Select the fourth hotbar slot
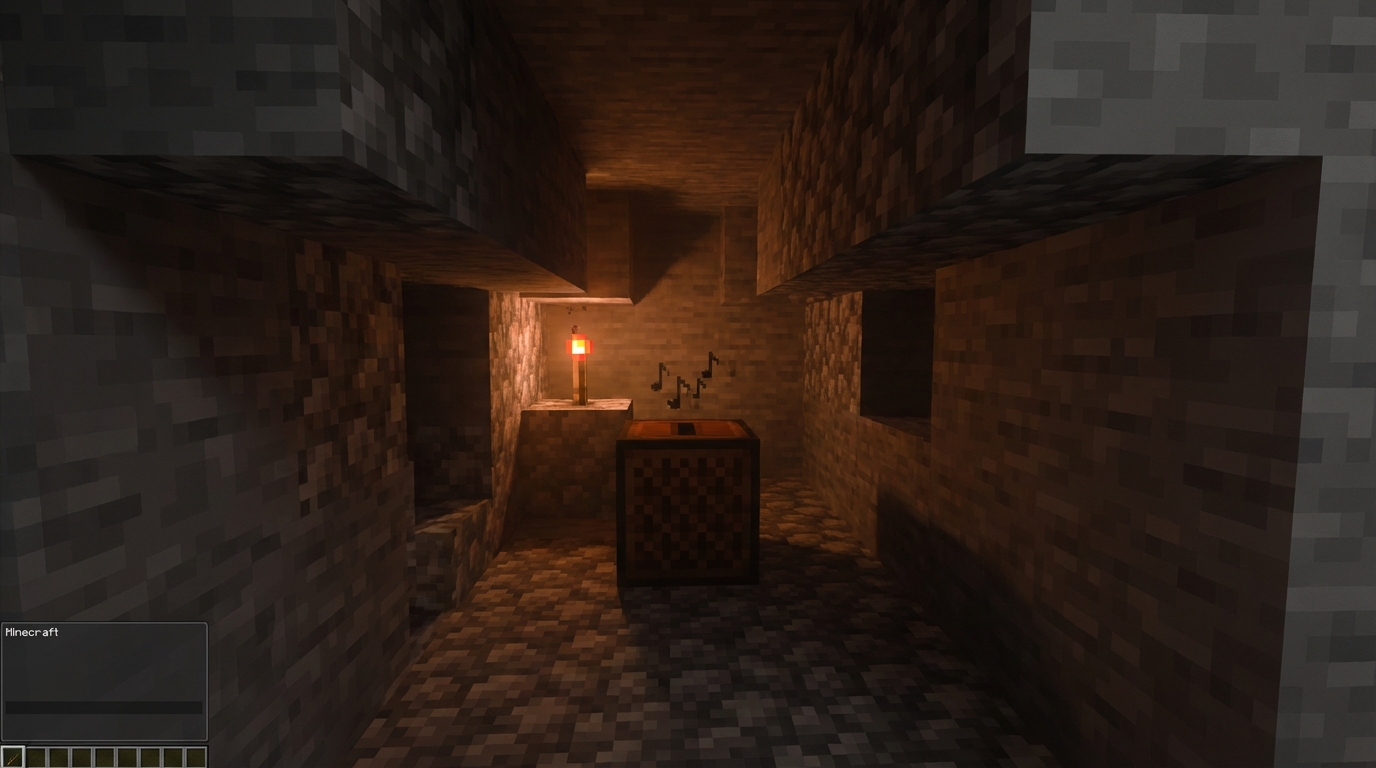1376x768 pixels. [x=81, y=757]
